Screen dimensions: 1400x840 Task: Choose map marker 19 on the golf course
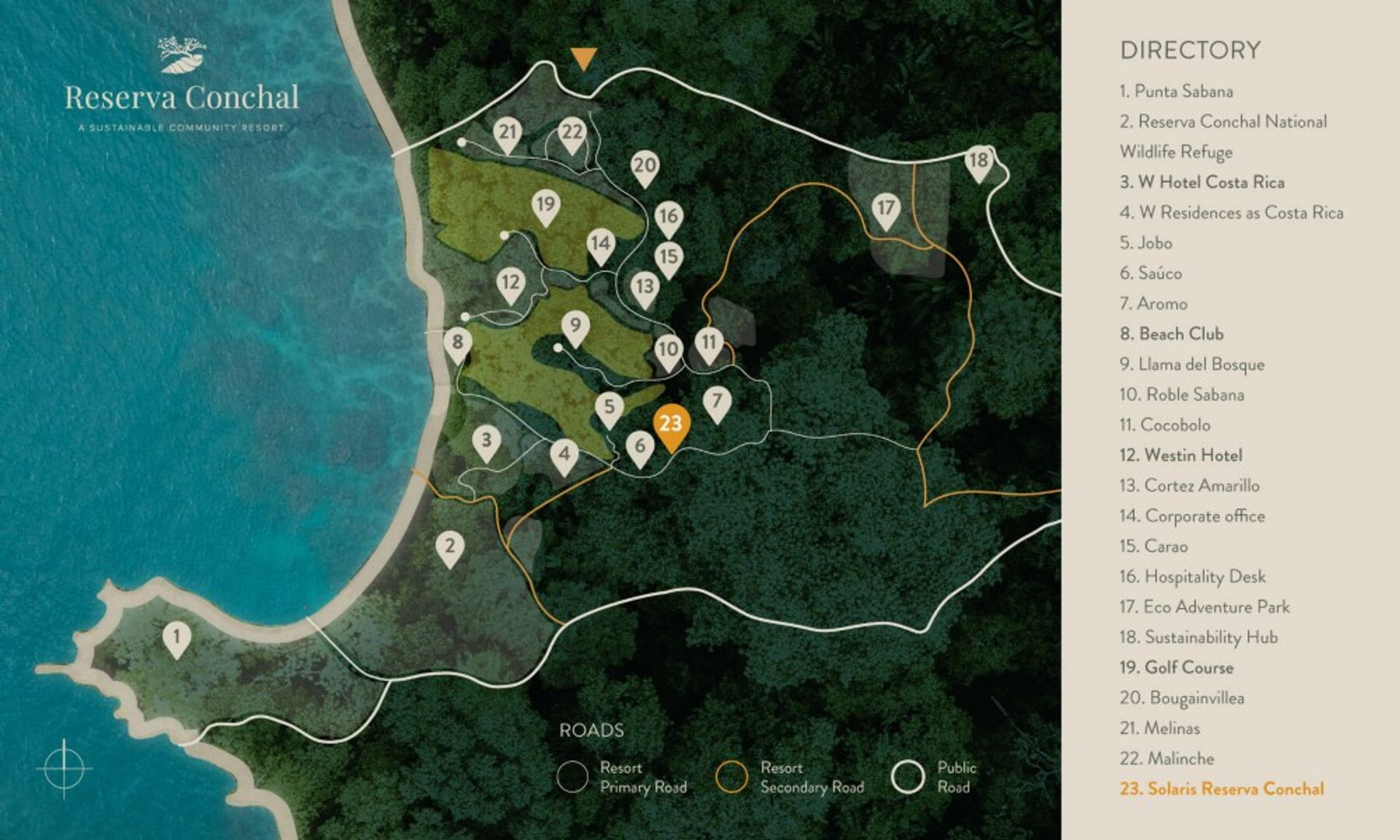pyautogui.click(x=545, y=206)
